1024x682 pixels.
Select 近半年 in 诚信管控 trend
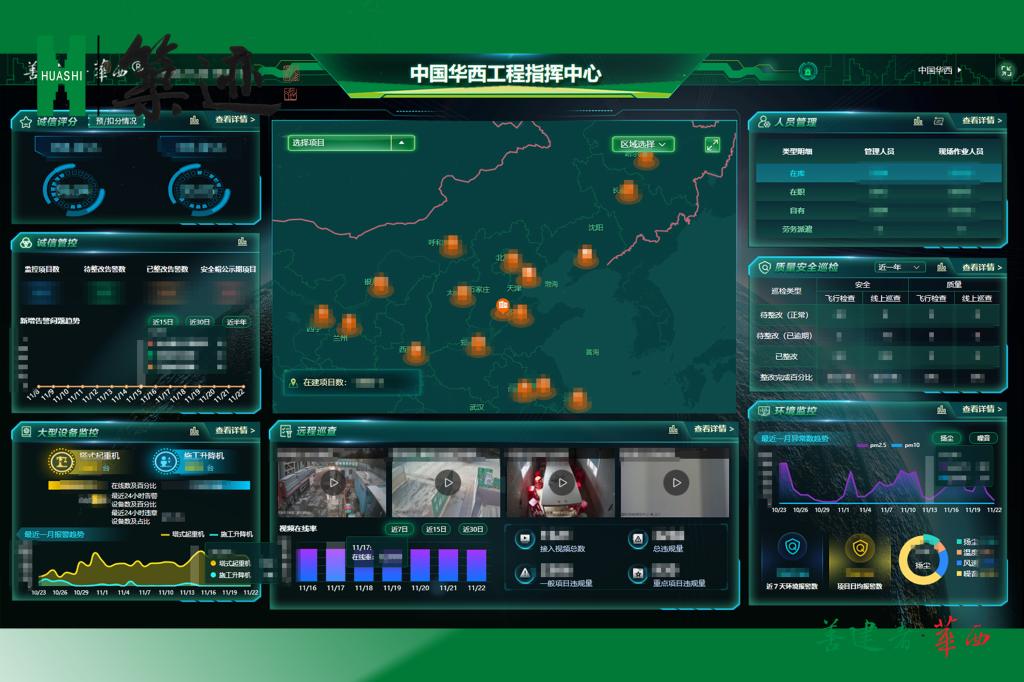coord(237,322)
